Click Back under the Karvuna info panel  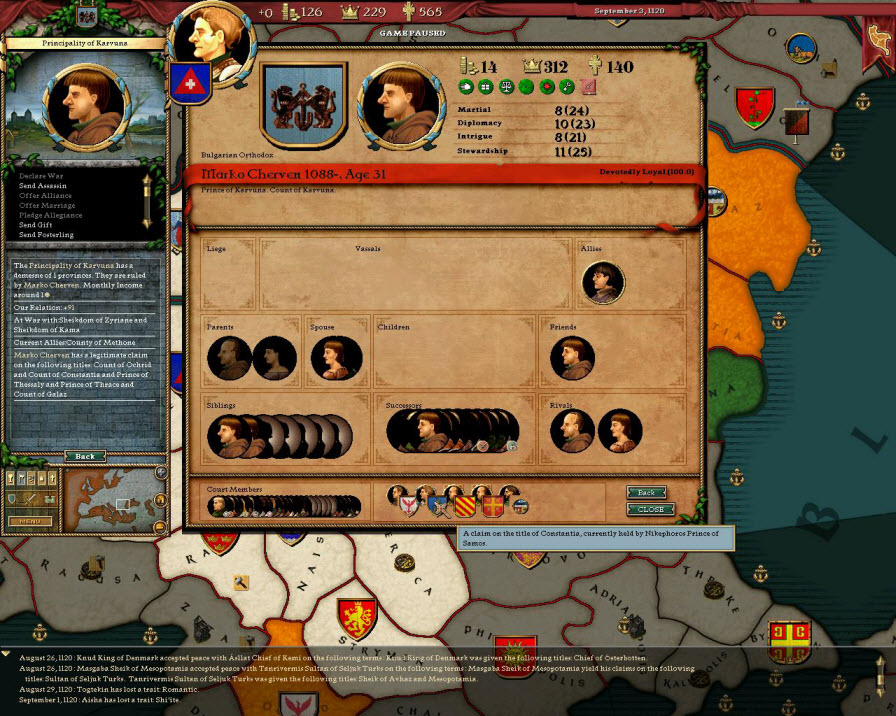(85, 456)
